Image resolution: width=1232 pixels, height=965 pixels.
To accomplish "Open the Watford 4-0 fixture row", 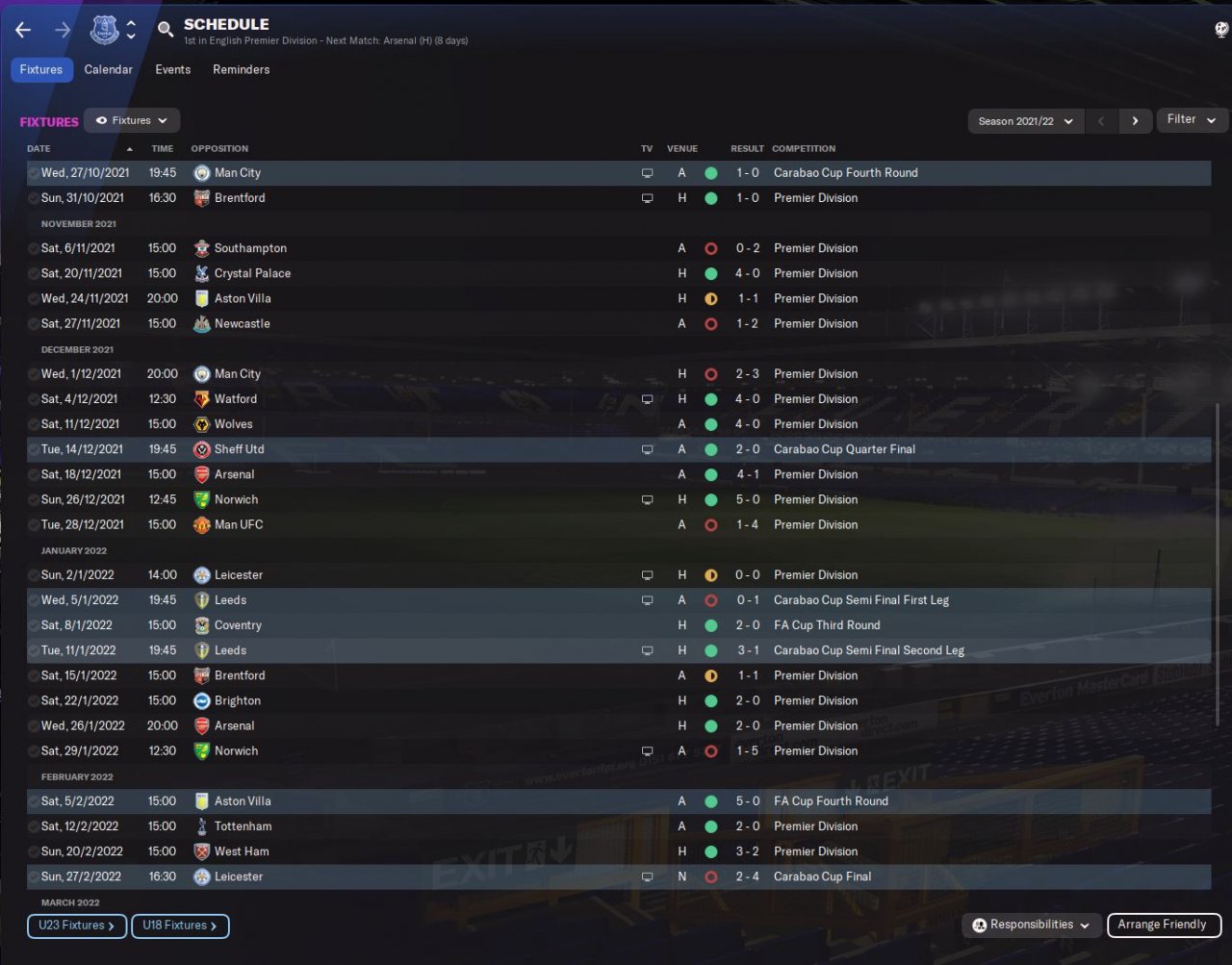I will pos(616,398).
